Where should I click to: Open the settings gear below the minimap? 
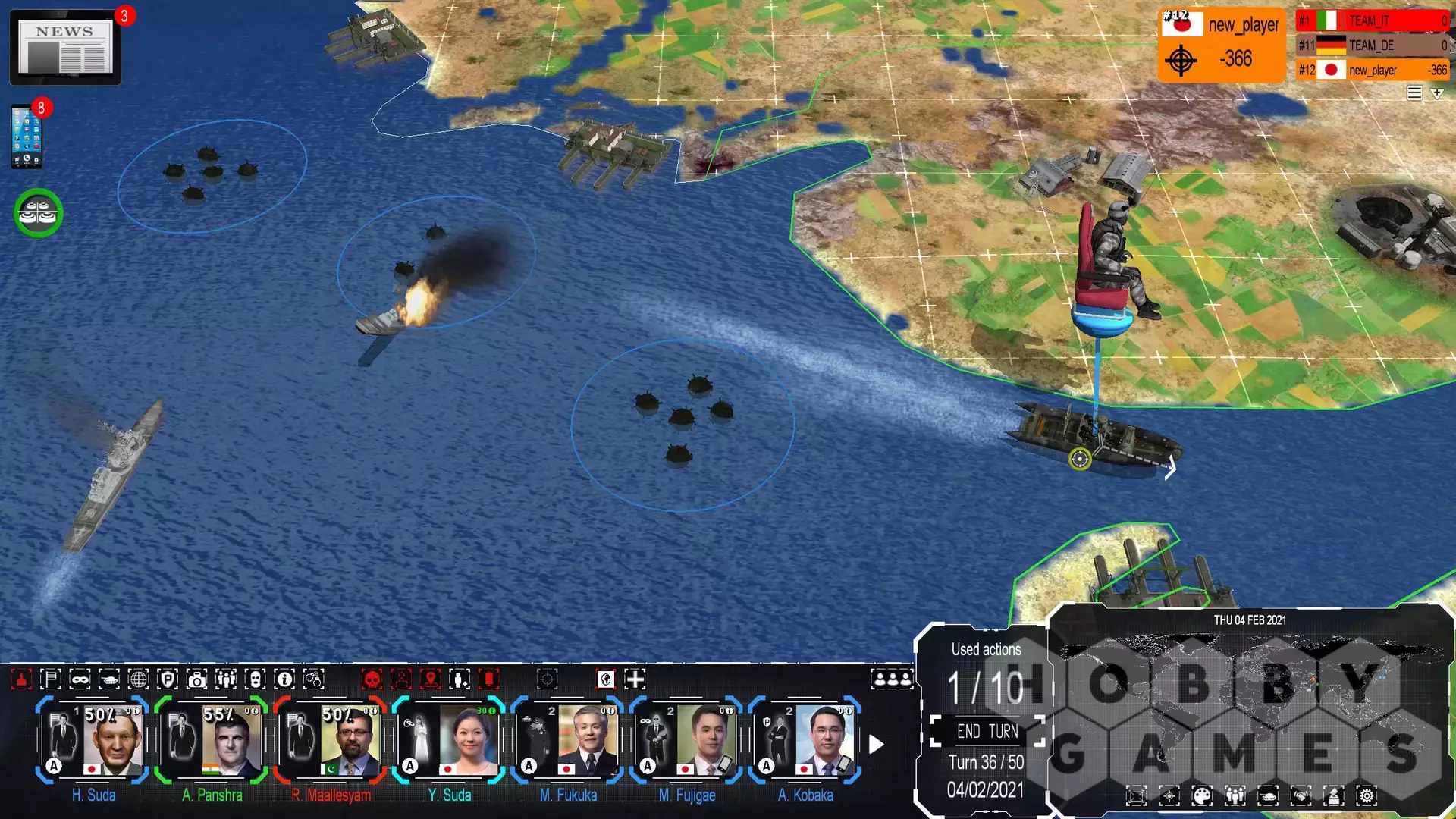[1367, 796]
